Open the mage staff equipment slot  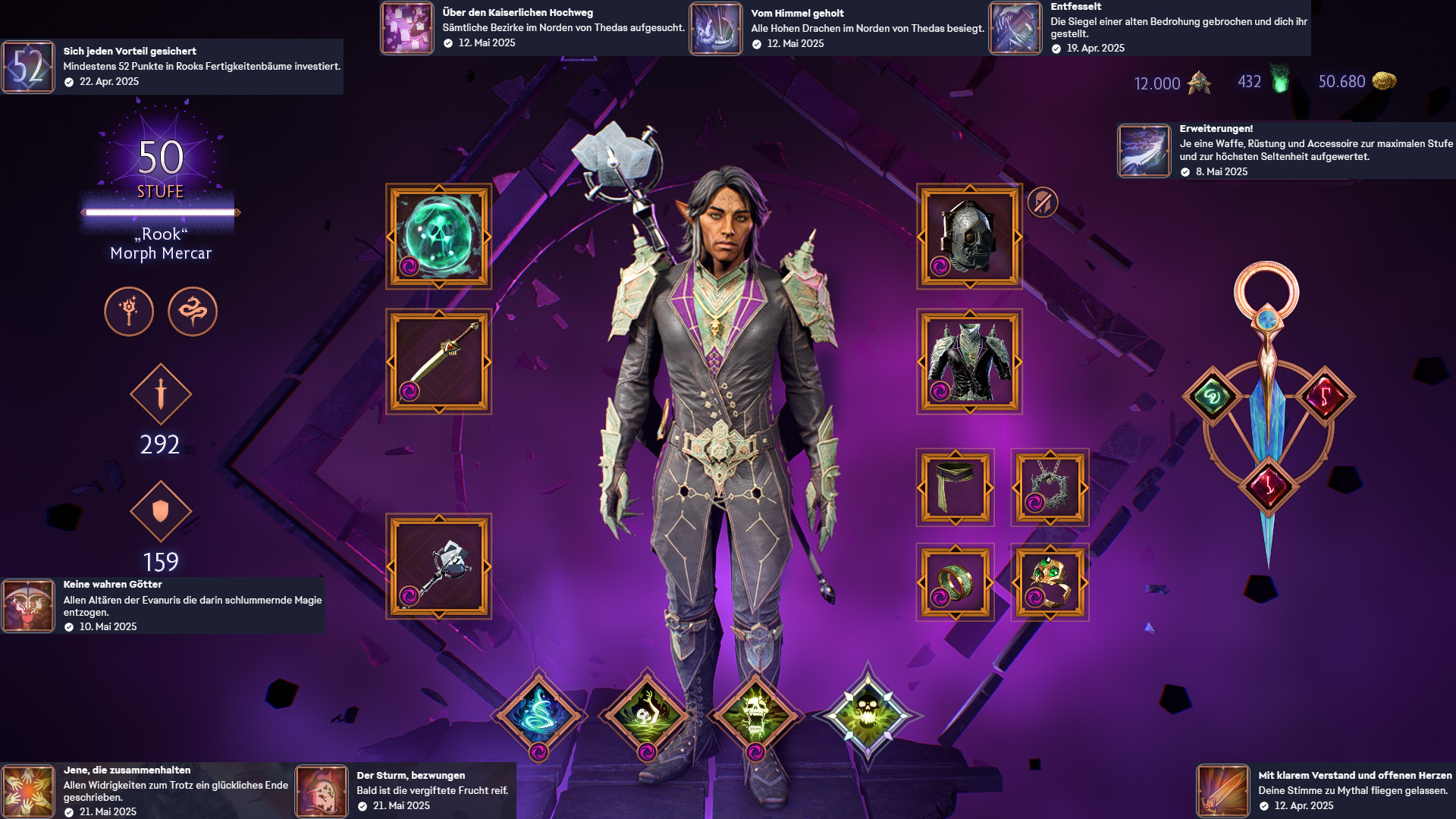(x=438, y=566)
